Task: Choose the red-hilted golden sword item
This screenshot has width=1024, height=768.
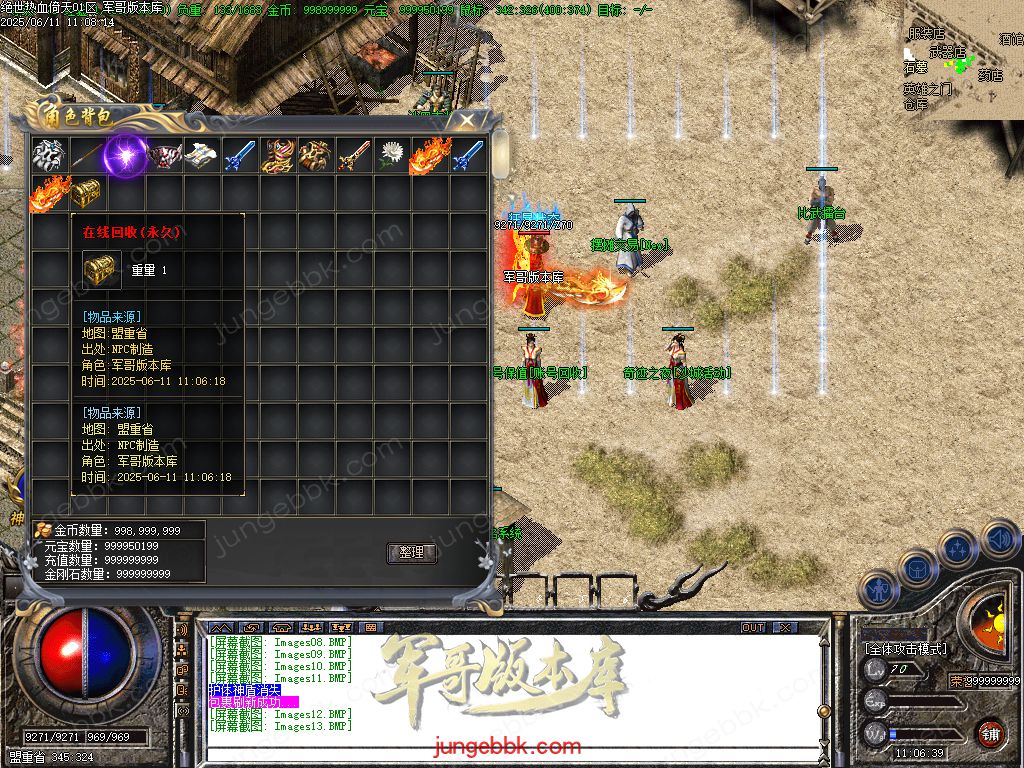Action: [x=354, y=155]
